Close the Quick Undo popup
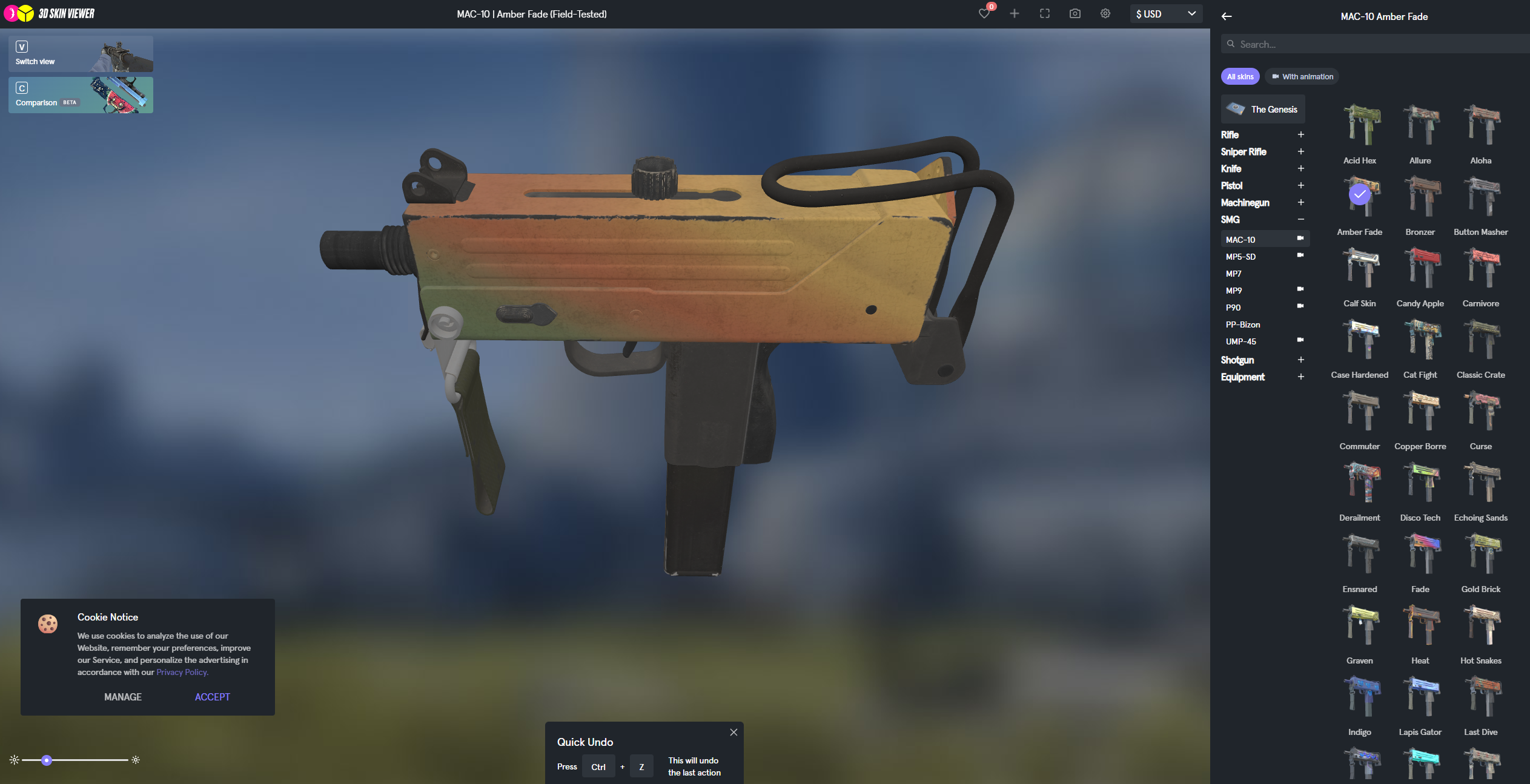1530x784 pixels. [734, 733]
